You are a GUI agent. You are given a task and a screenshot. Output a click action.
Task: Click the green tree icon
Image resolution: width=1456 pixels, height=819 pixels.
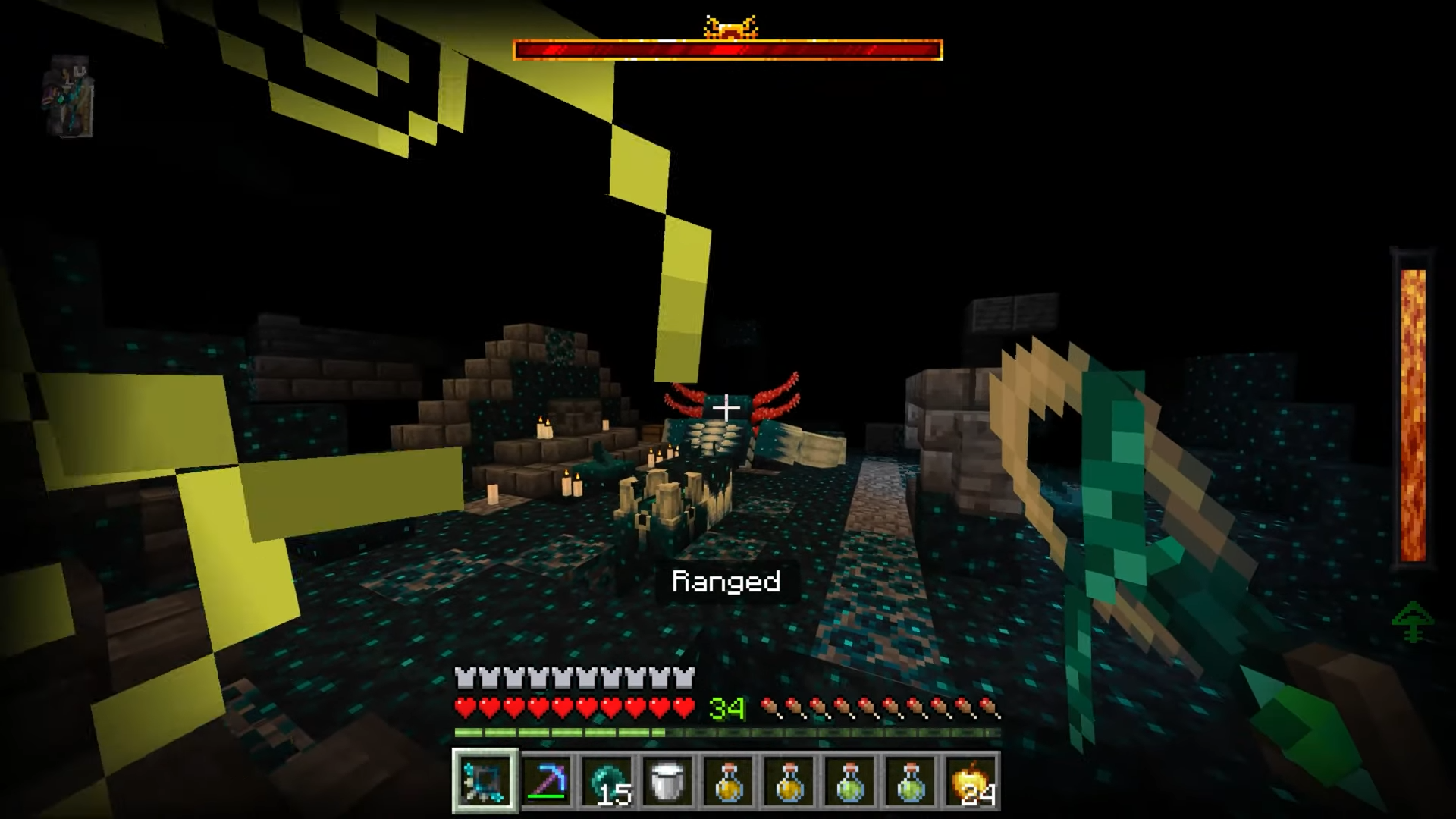point(1413,622)
